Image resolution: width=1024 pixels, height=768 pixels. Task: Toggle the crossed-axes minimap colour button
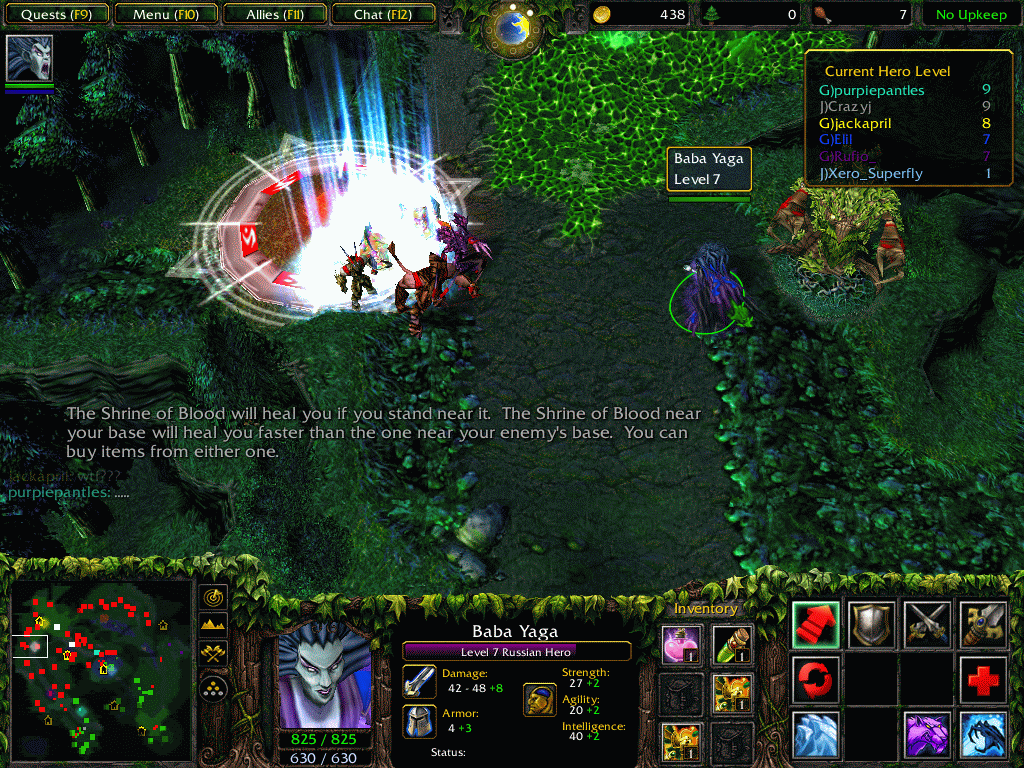click(x=214, y=654)
